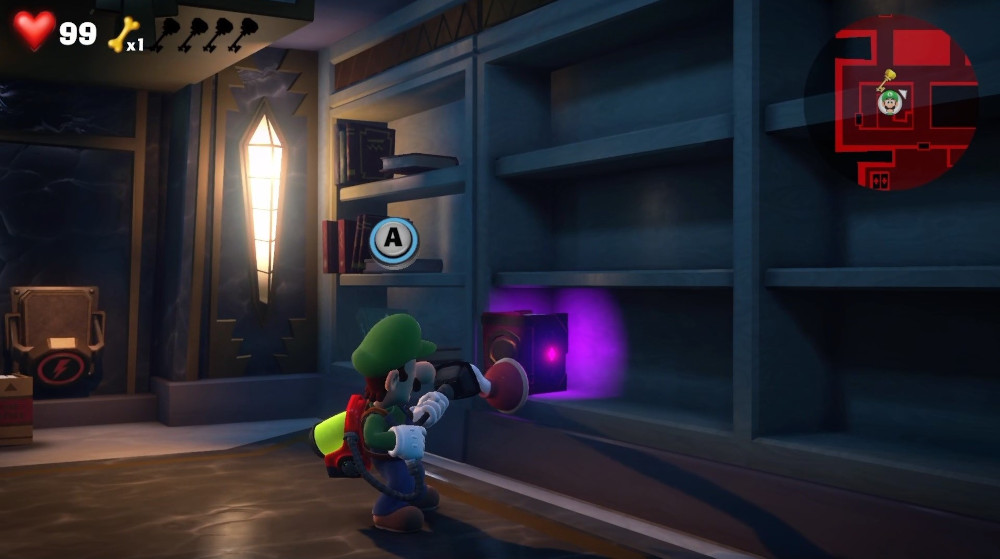Select the golden bone item icon
The image size is (1000, 559).
point(120,34)
